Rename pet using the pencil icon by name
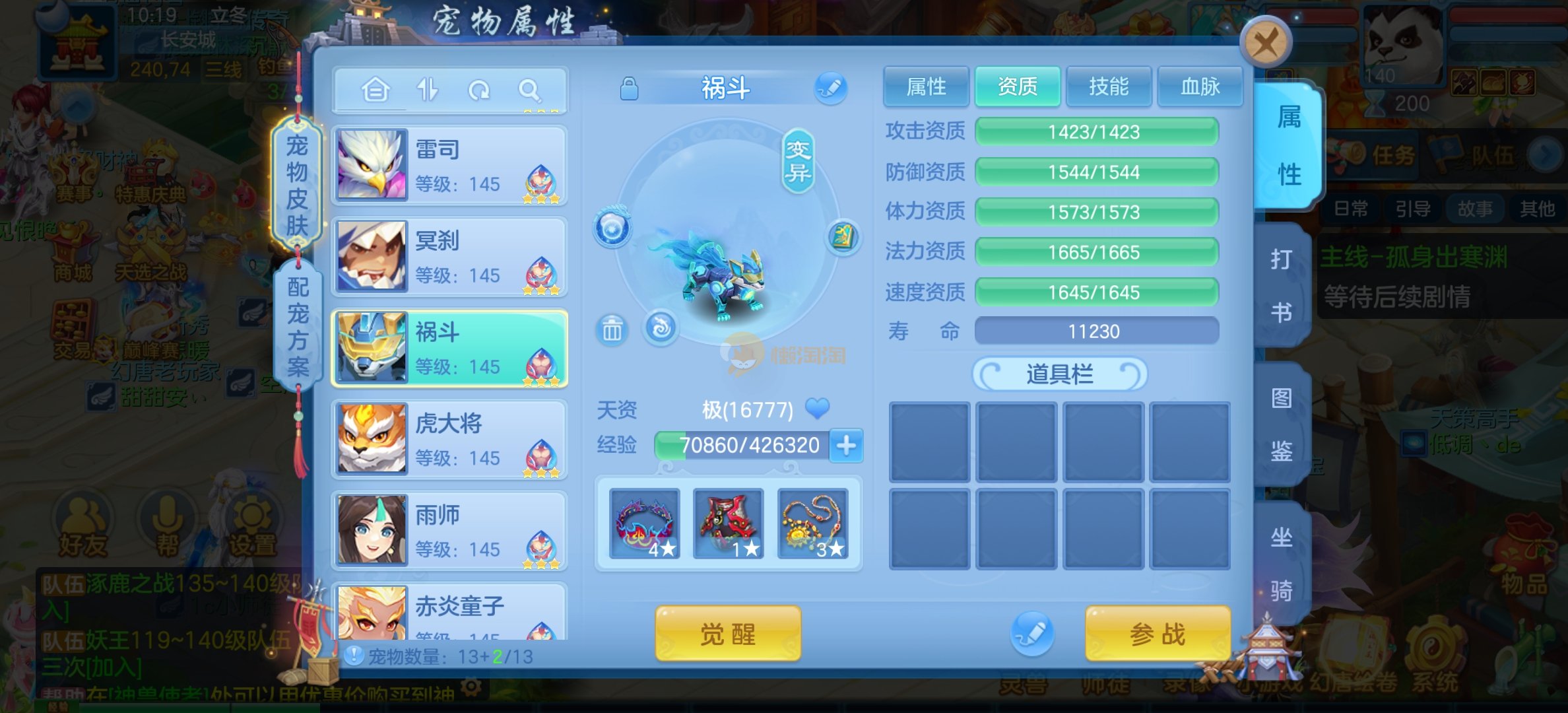1568x713 pixels. click(x=831, y=88)
